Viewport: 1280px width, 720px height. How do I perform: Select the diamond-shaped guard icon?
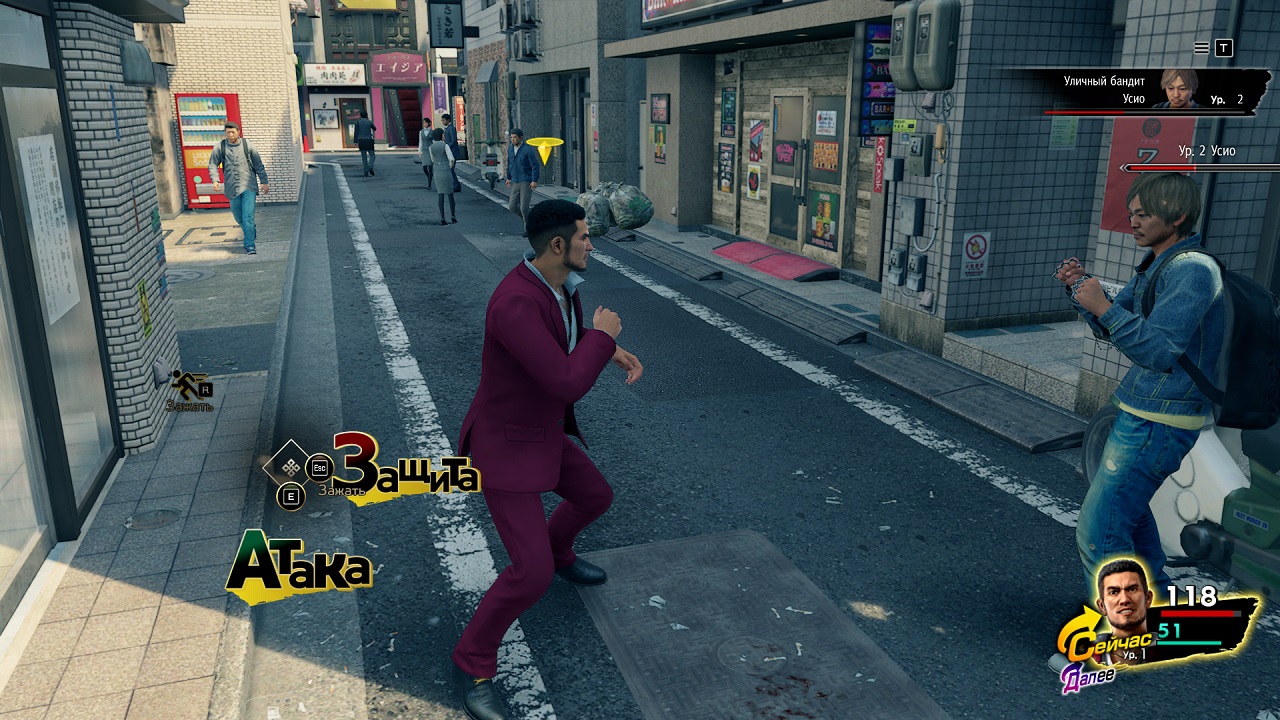292,466
